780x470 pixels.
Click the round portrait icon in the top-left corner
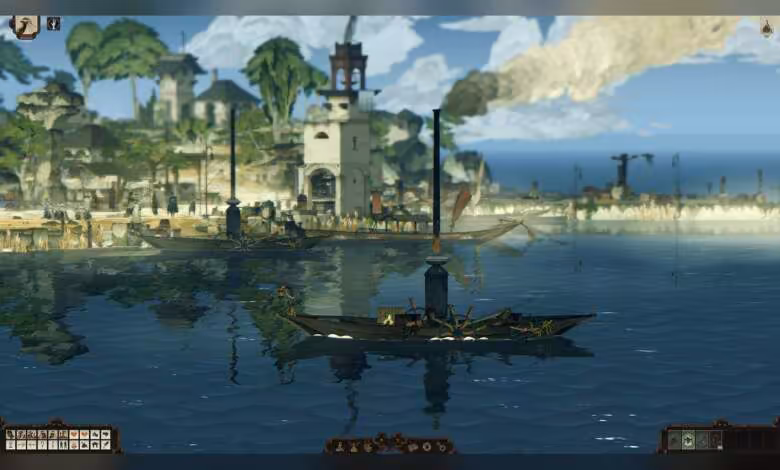coord(24,26)
